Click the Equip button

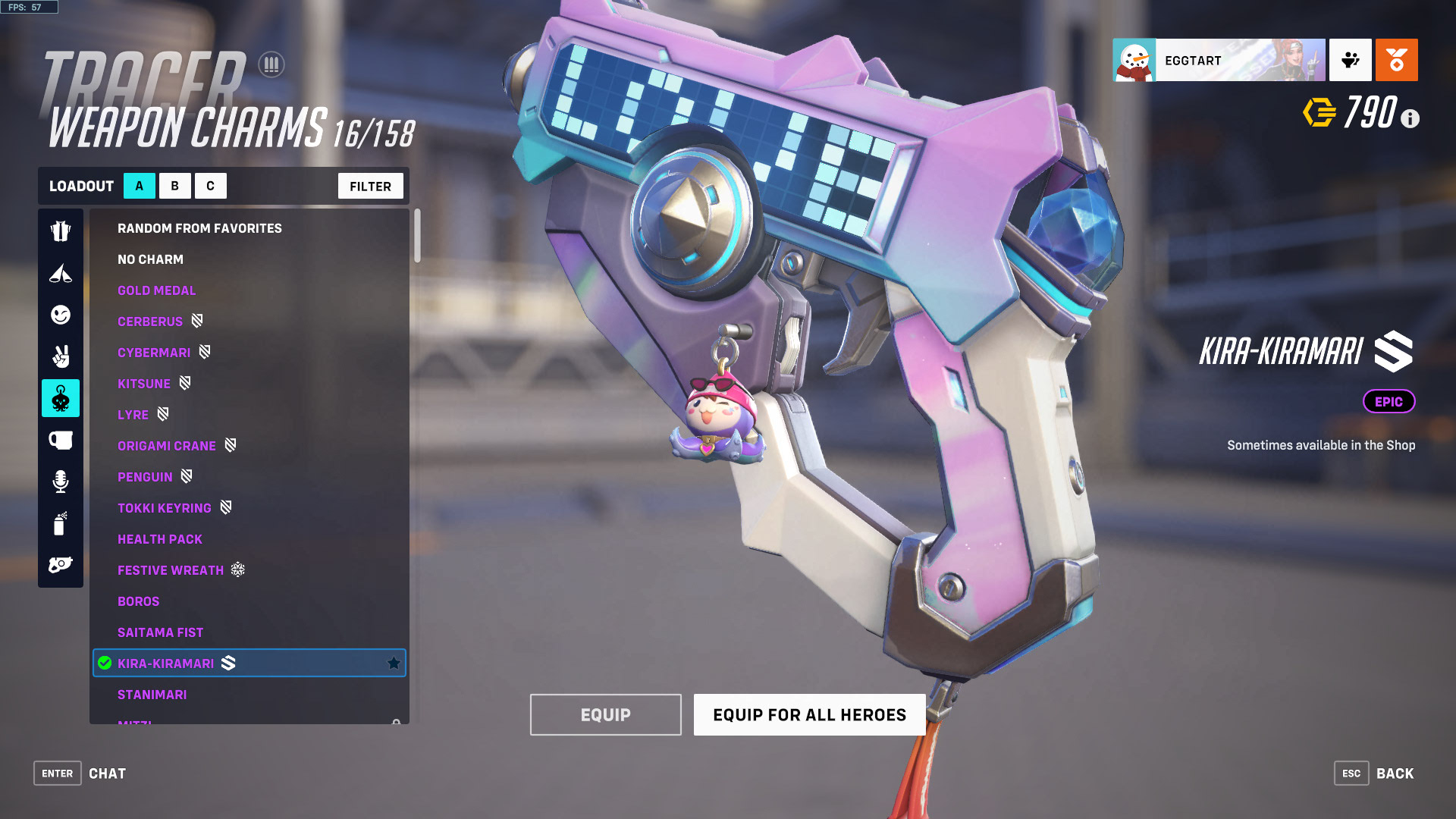[x=605, y=714]
